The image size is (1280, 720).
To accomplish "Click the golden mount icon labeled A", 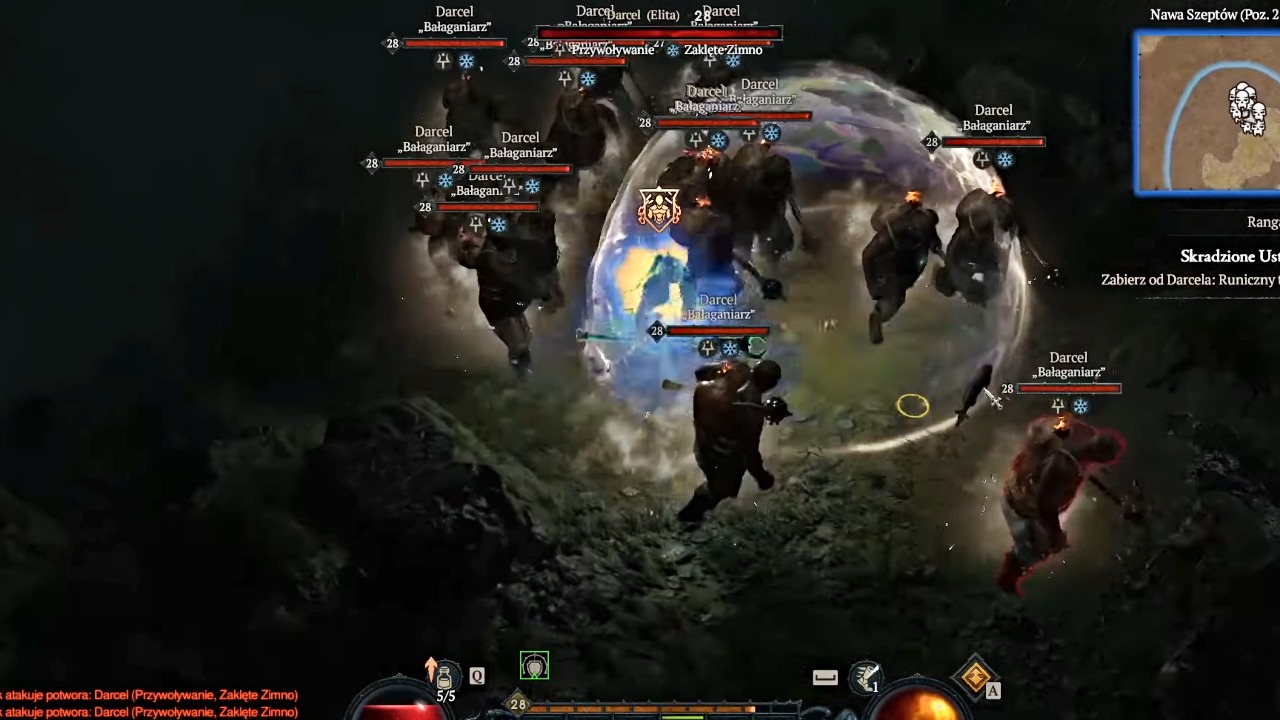I will coord(975,677).
